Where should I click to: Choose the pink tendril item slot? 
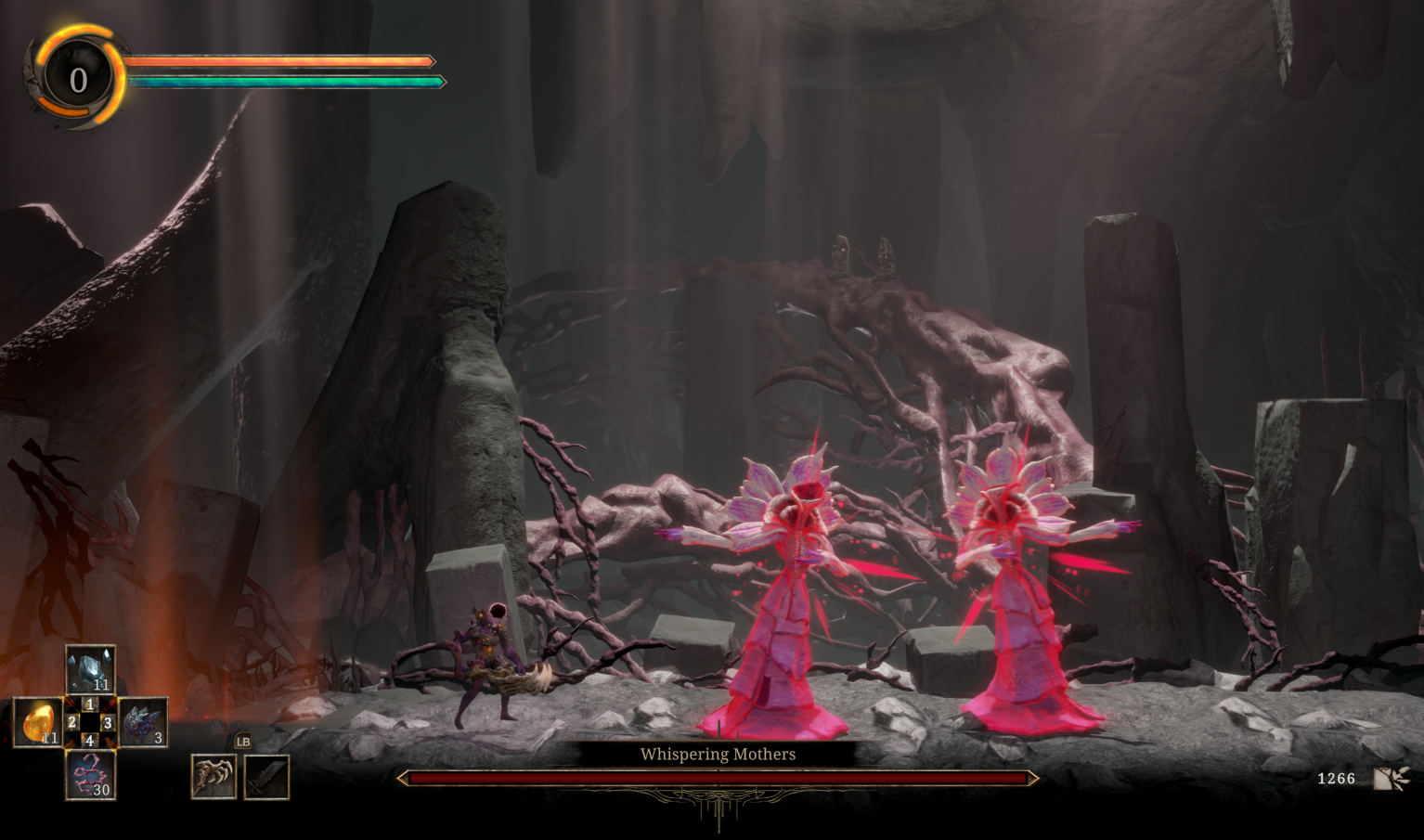[90, 775]
